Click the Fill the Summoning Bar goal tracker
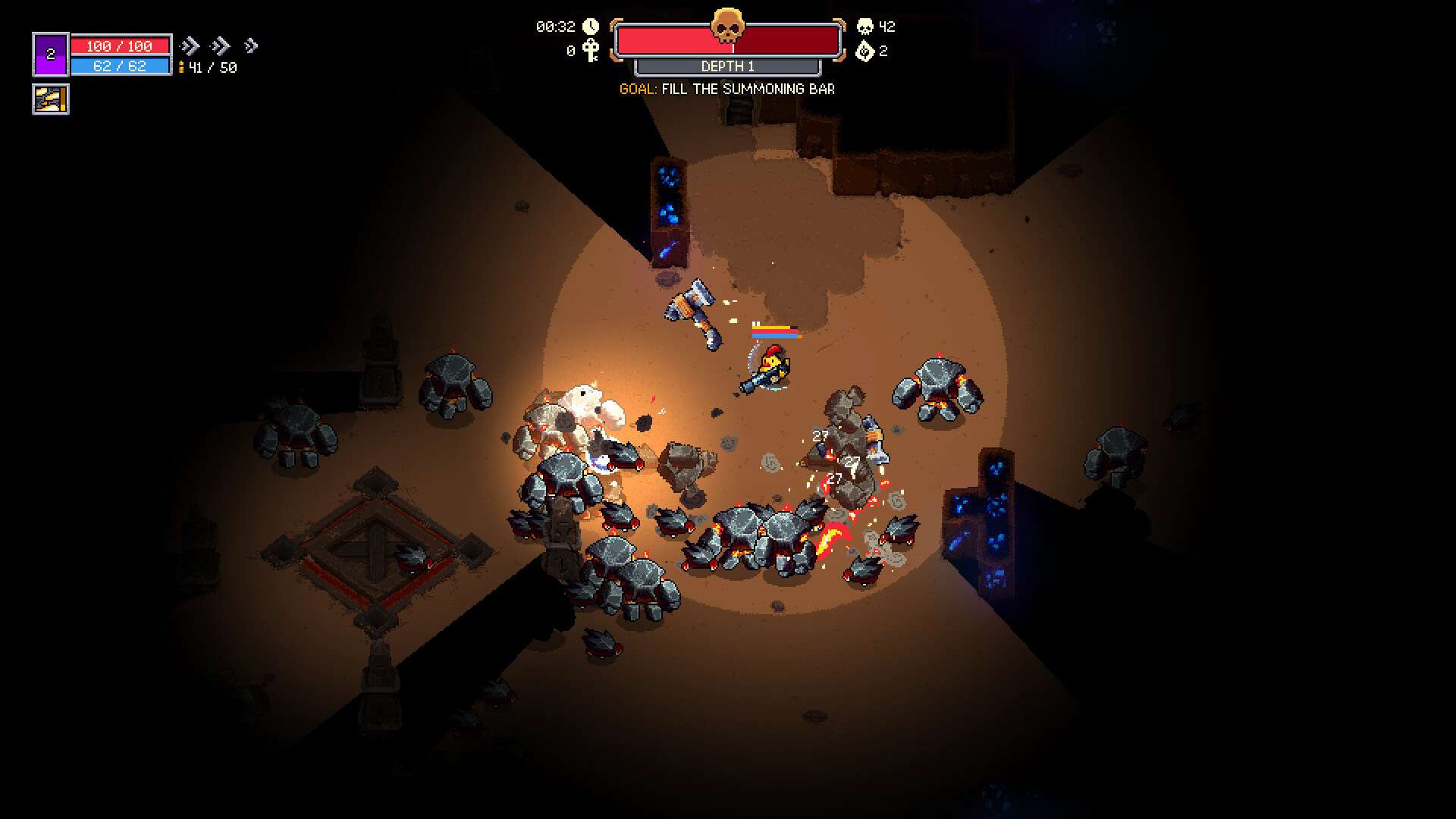1456x819 pixels. [x=726, y=89]
